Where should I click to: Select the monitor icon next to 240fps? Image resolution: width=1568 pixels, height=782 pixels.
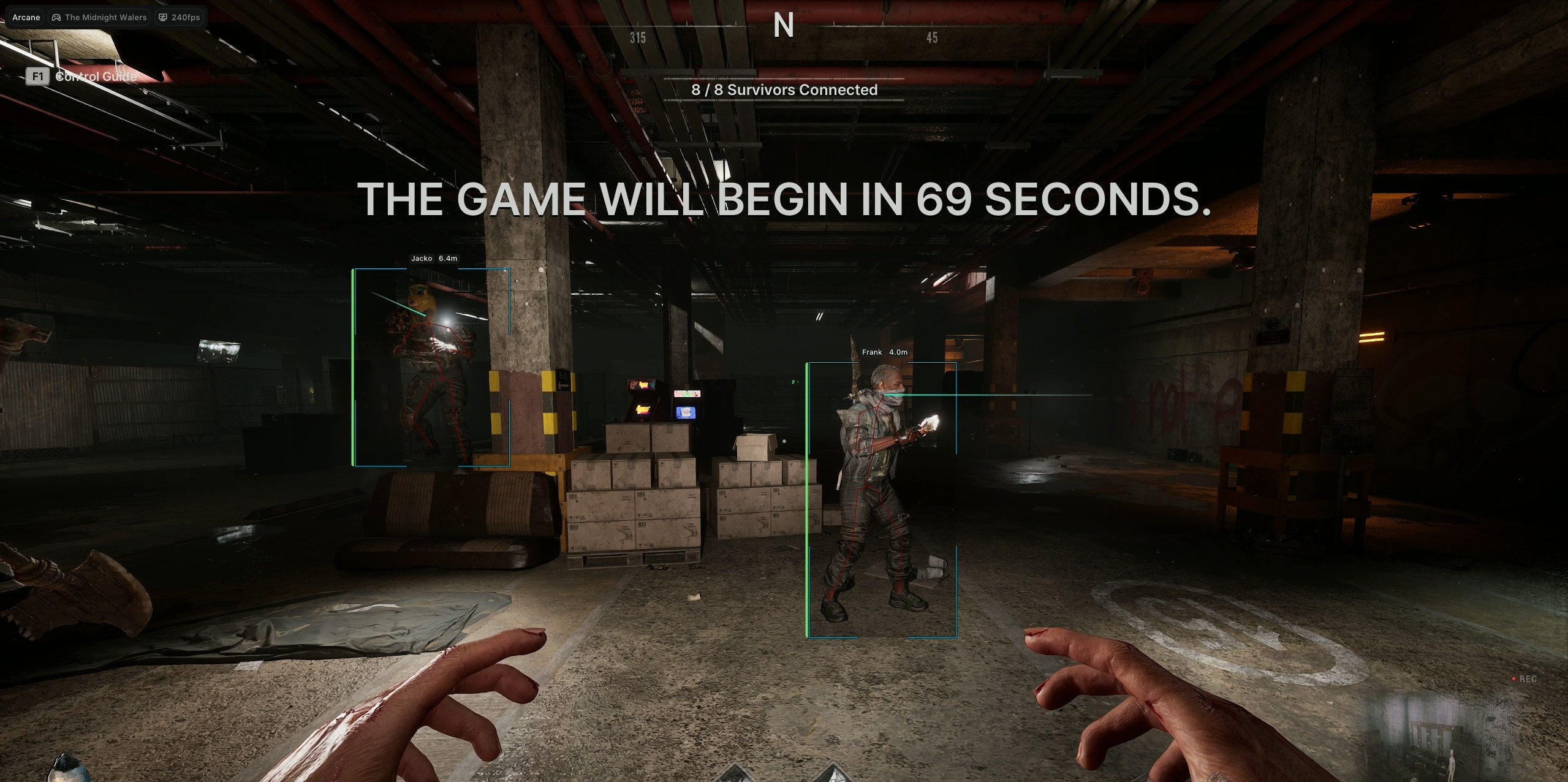click(x=163, y=17)
